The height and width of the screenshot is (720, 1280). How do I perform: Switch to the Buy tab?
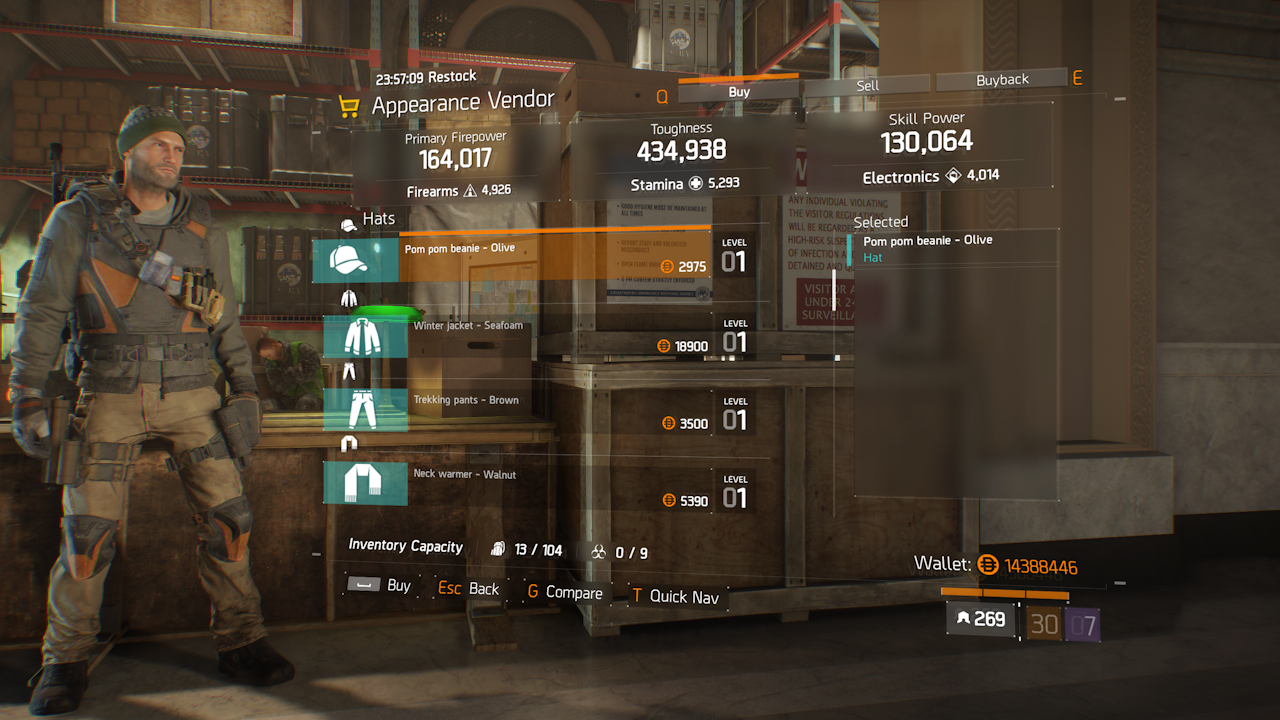pyautogui.click(x=739, y=92)
